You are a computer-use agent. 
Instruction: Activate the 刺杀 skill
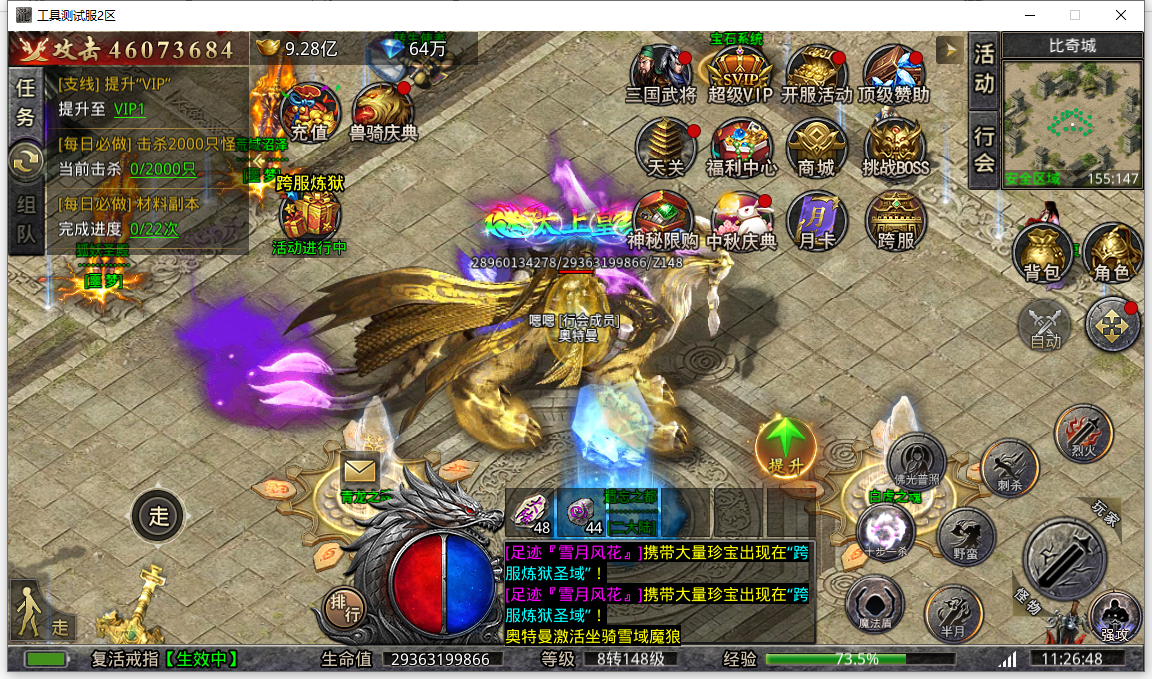point(1008,467)
